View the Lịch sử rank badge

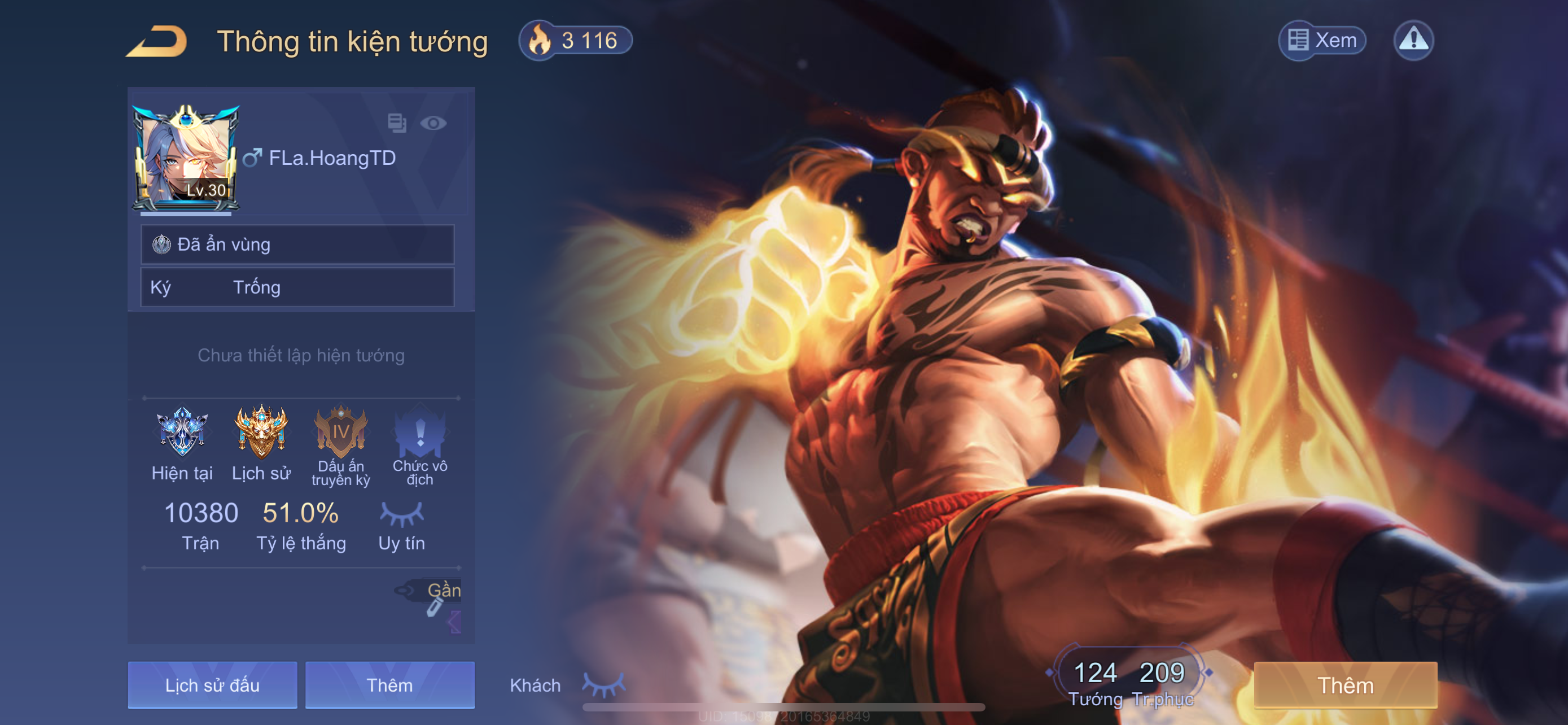(261, 432)
